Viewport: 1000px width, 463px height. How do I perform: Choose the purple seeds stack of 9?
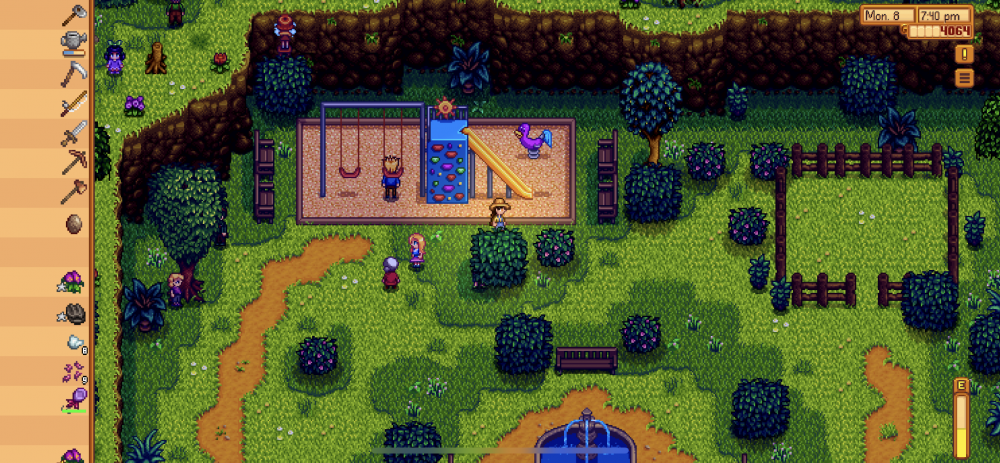click(73, 373)
